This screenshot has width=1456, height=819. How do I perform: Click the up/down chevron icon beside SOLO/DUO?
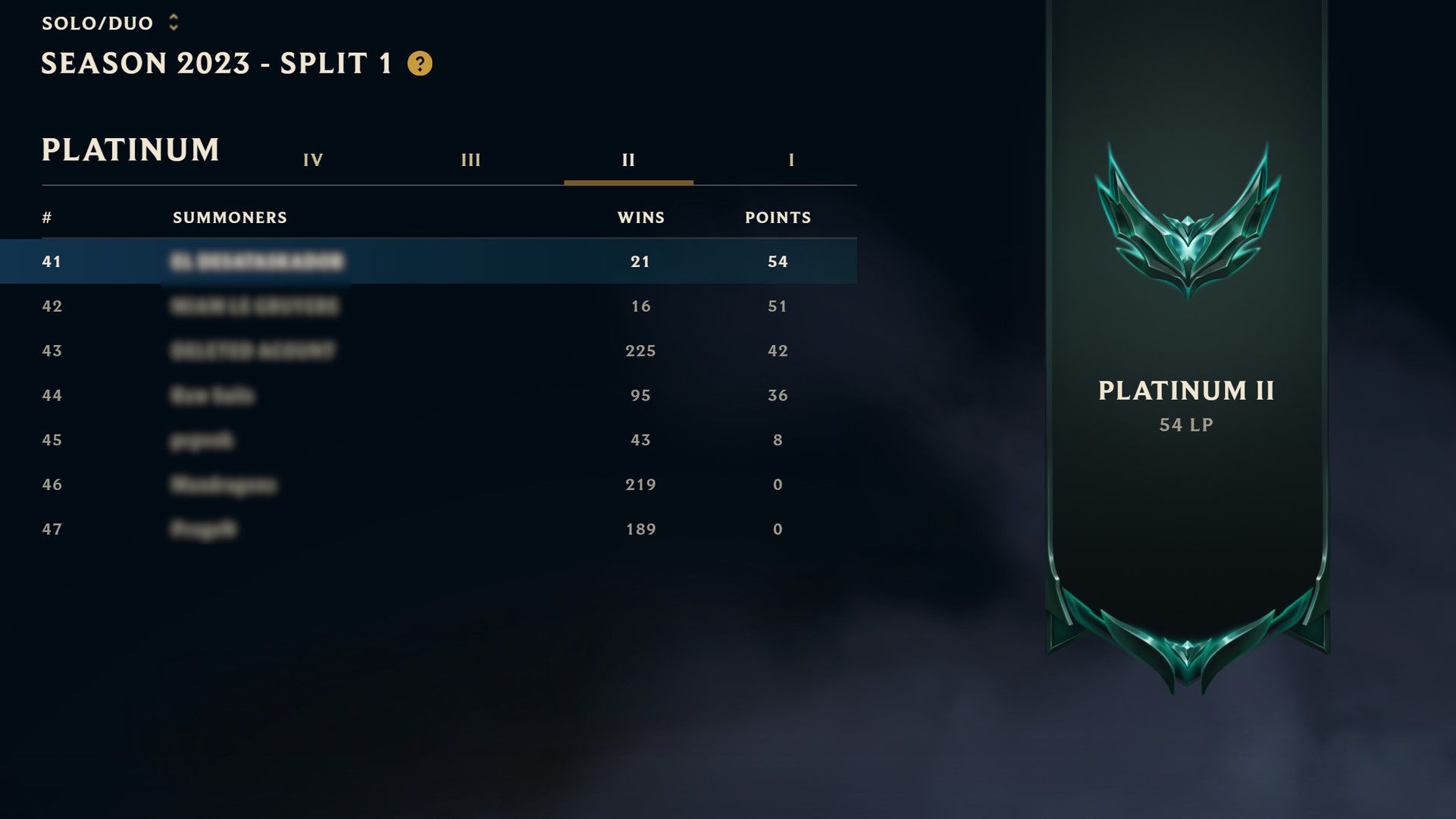(x=173, y=22)
